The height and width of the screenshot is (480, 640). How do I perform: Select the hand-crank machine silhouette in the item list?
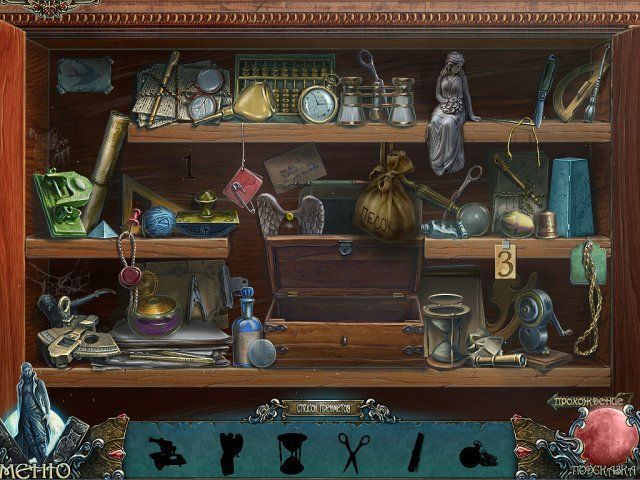click(x=164, y=453)
